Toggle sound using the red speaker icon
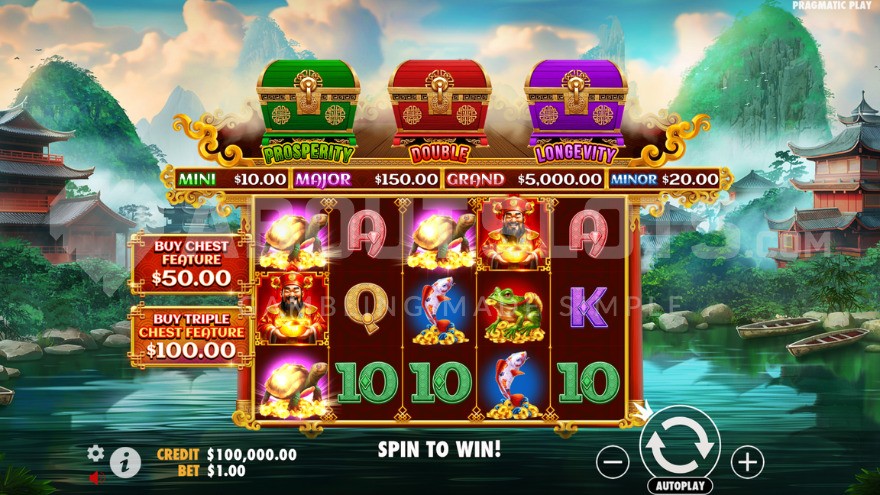Viewport: 880px width, 495px height. coord(95,478)
